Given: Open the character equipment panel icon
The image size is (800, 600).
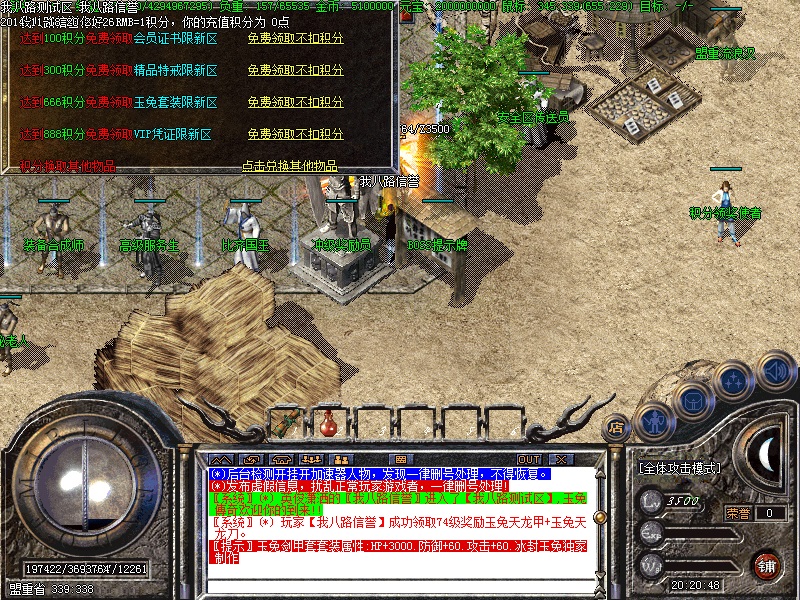Looking at the screenshot, I should 653,421.
